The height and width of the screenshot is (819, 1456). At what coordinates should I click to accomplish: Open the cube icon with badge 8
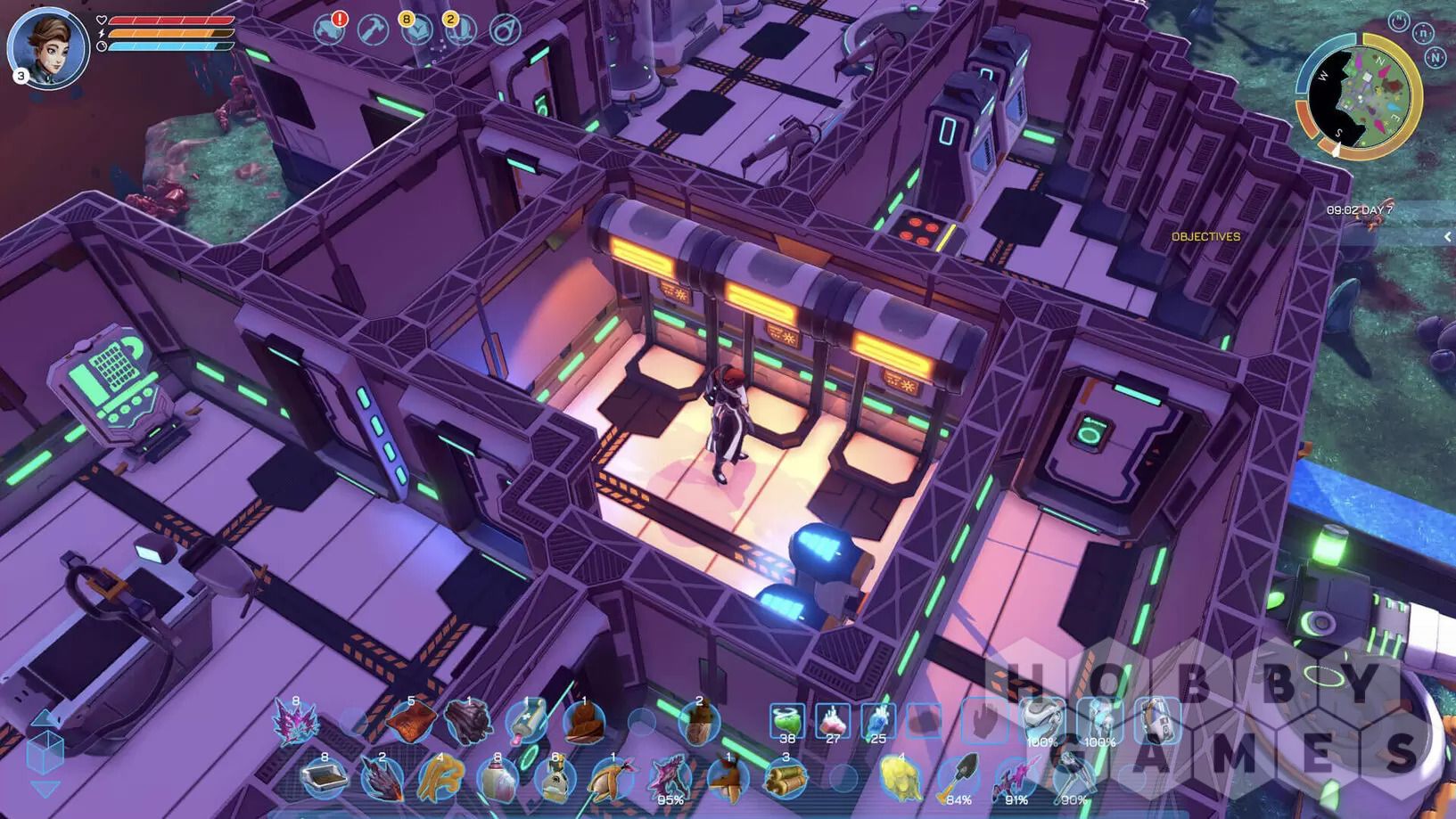click(416, 30)
